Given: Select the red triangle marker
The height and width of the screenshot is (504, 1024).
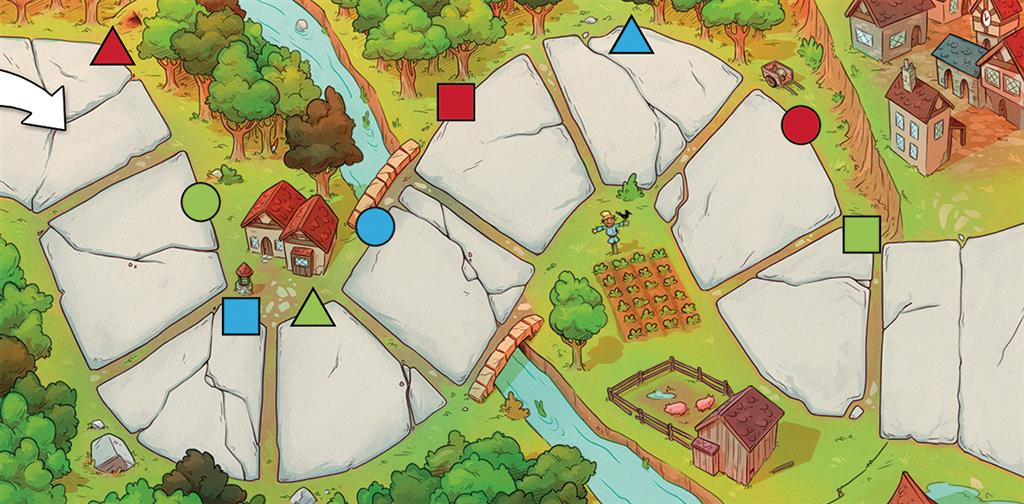Looking at the screenshot, I should pos(112,49).
